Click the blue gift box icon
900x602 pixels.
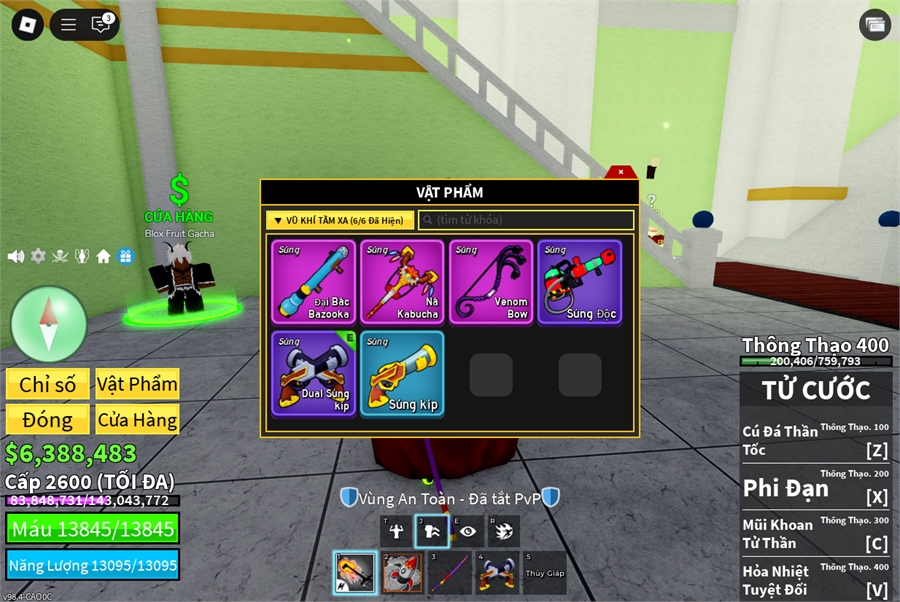click(x=125, y=256)
